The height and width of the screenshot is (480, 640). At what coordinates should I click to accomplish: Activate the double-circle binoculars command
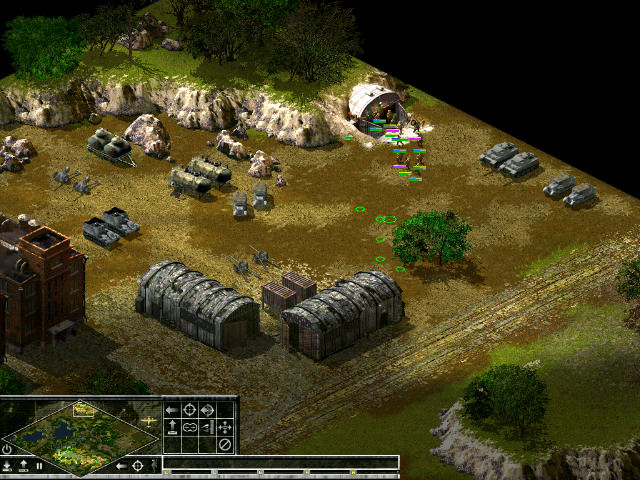pos(189,427)
